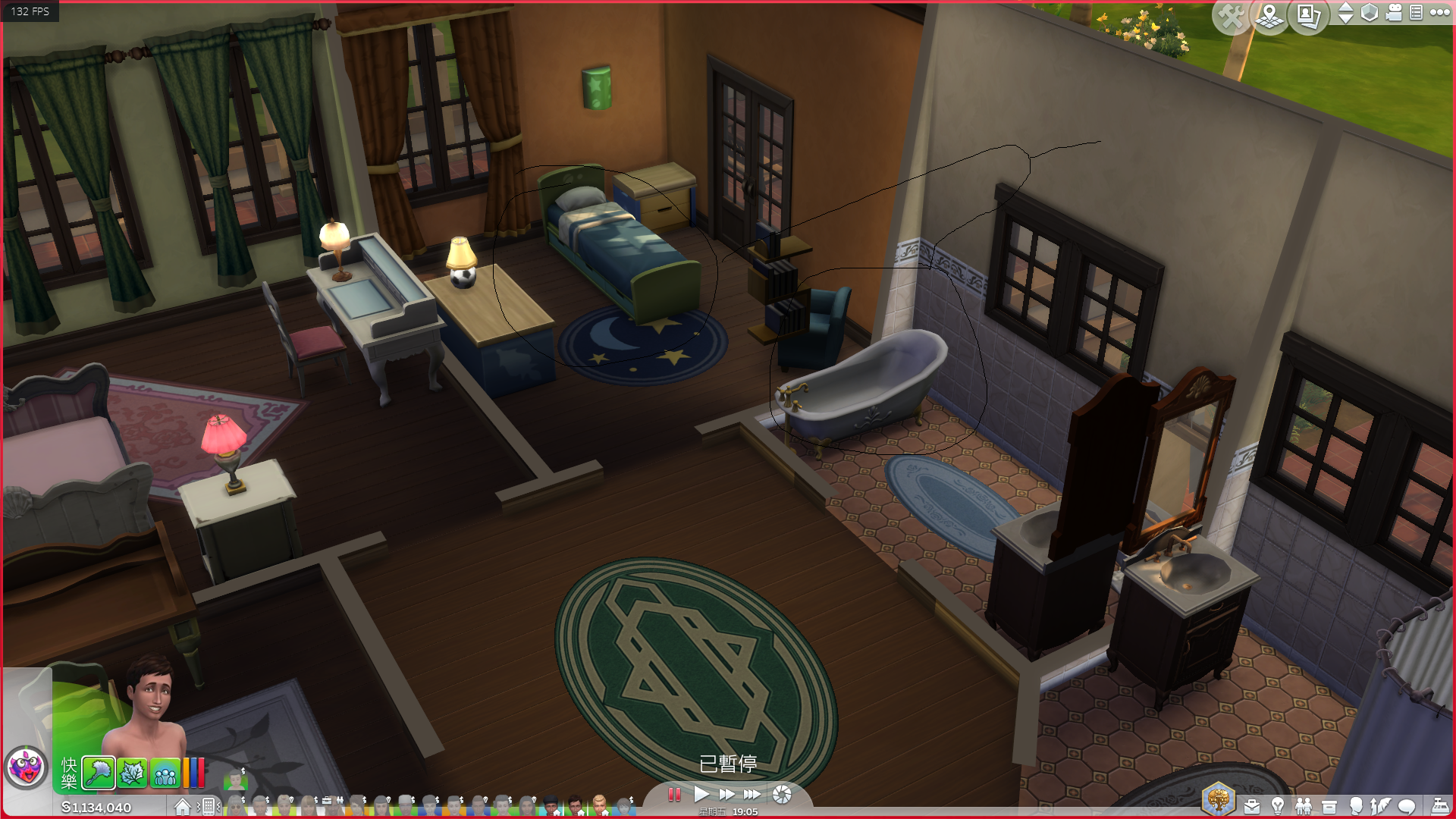Open the Skills panel lightbulb icon

pos(1278,806)
